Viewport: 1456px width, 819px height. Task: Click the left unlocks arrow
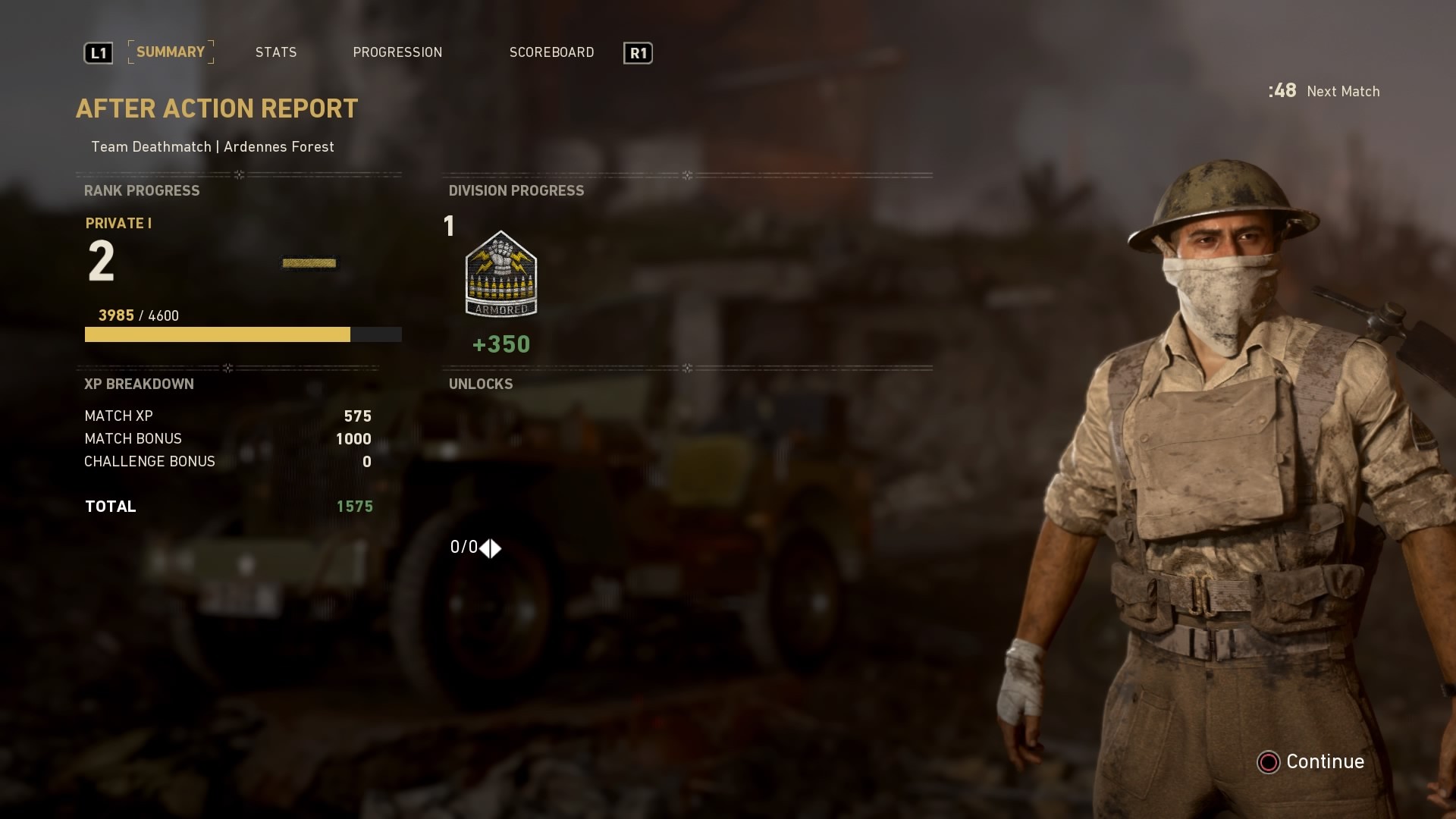point(485,548)
